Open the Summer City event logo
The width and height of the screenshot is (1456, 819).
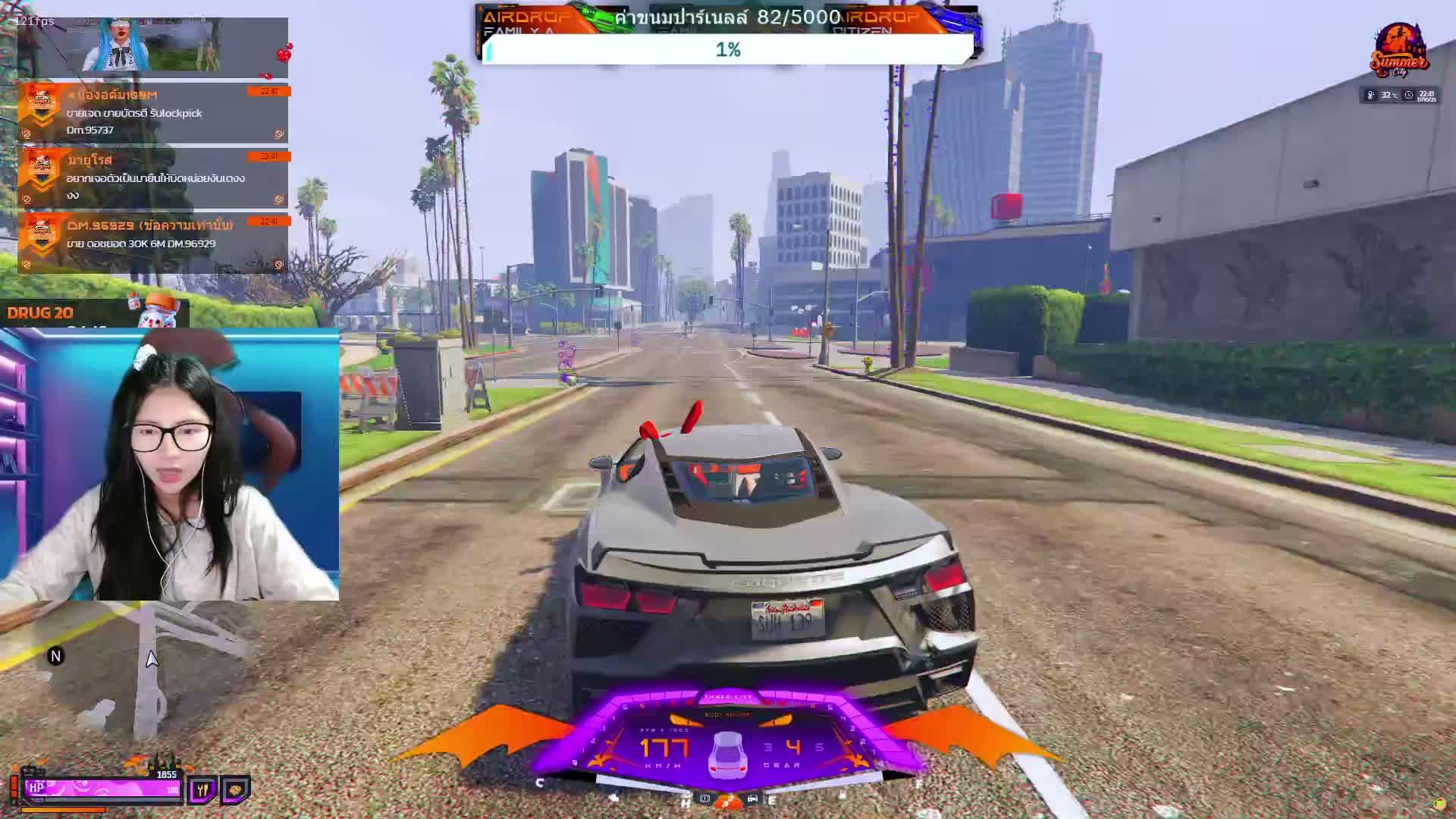[1401, 49]
